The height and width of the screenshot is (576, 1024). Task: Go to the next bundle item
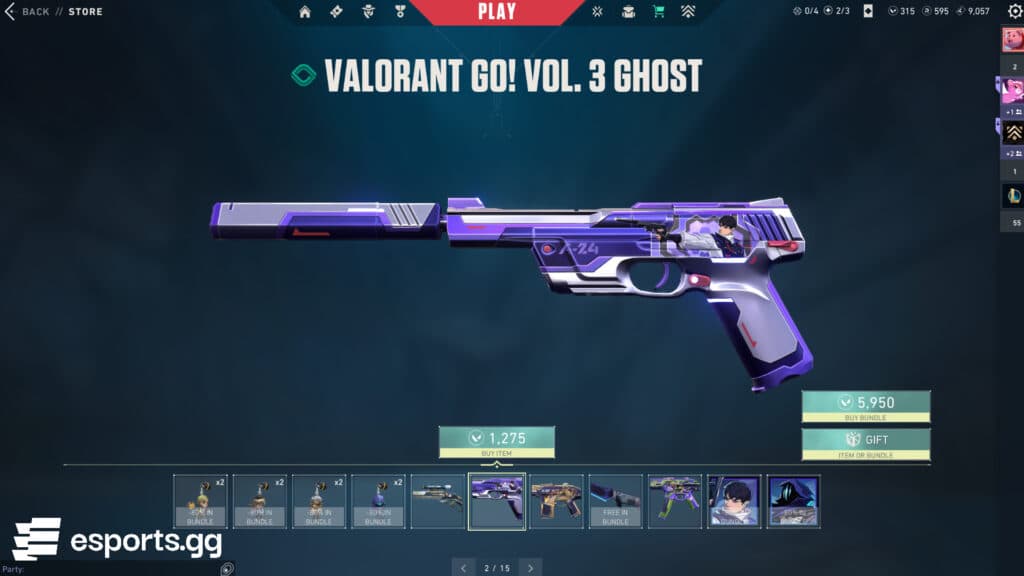(530, 567)
